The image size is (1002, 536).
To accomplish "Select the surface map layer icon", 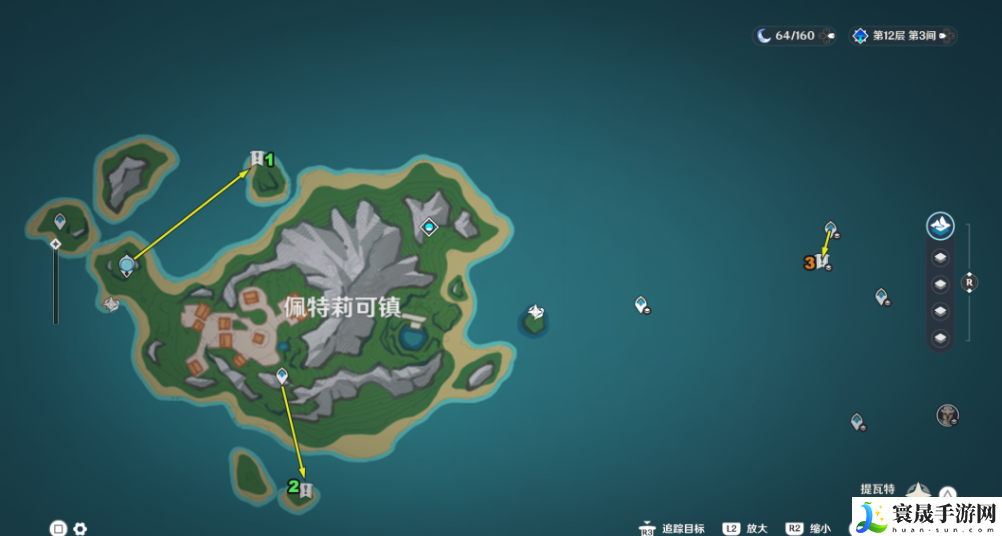I will (x=940, y=226).
